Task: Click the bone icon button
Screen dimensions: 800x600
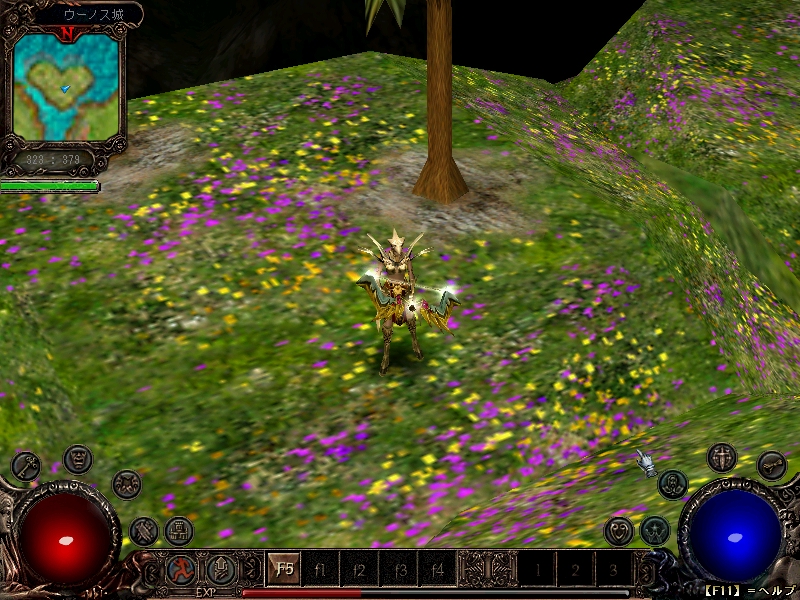Action: tap(771, 464)
